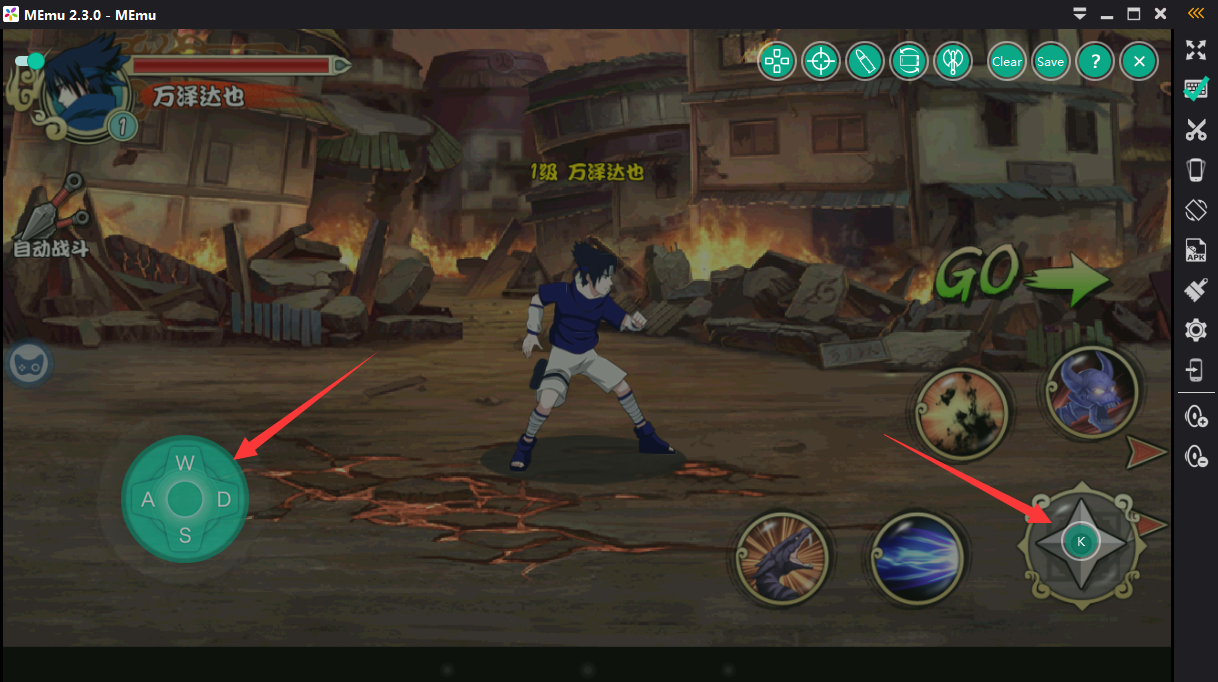Pick the battle axe key tool
The width and height of the screenshot is (1218, 682).
953,61
